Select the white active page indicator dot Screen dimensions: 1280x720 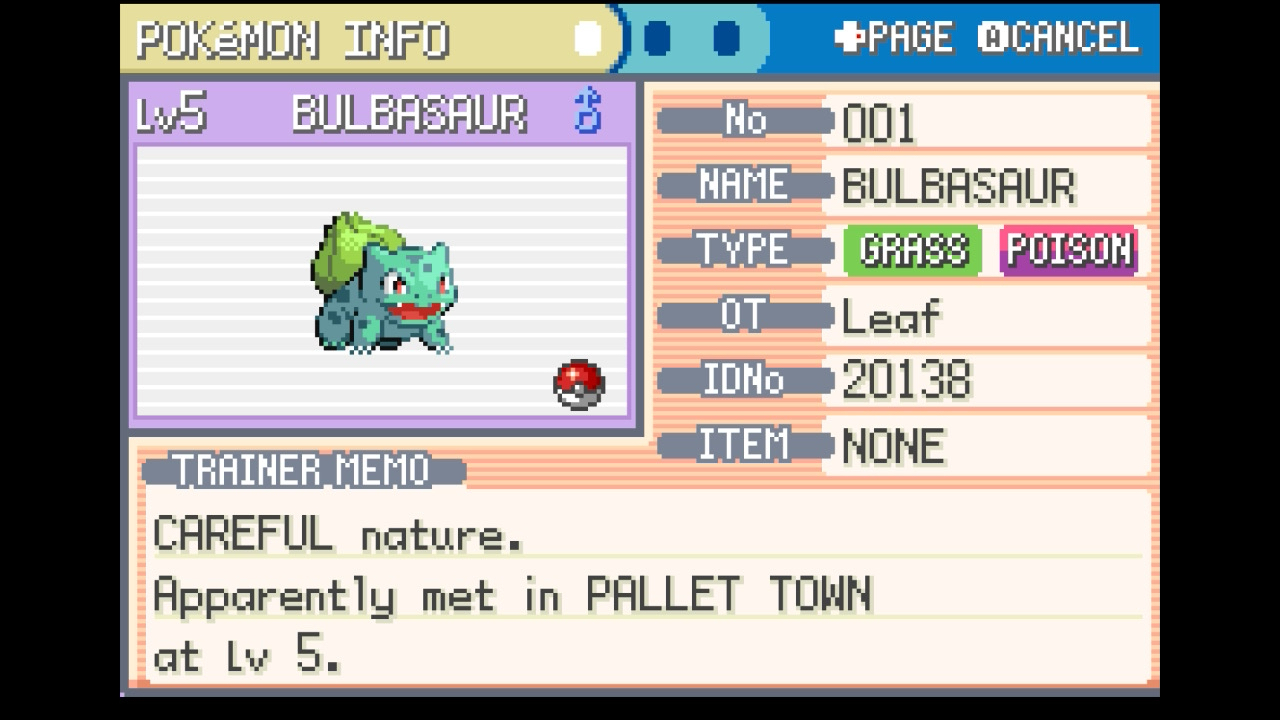pyautogui.click(x=588, y=39)
